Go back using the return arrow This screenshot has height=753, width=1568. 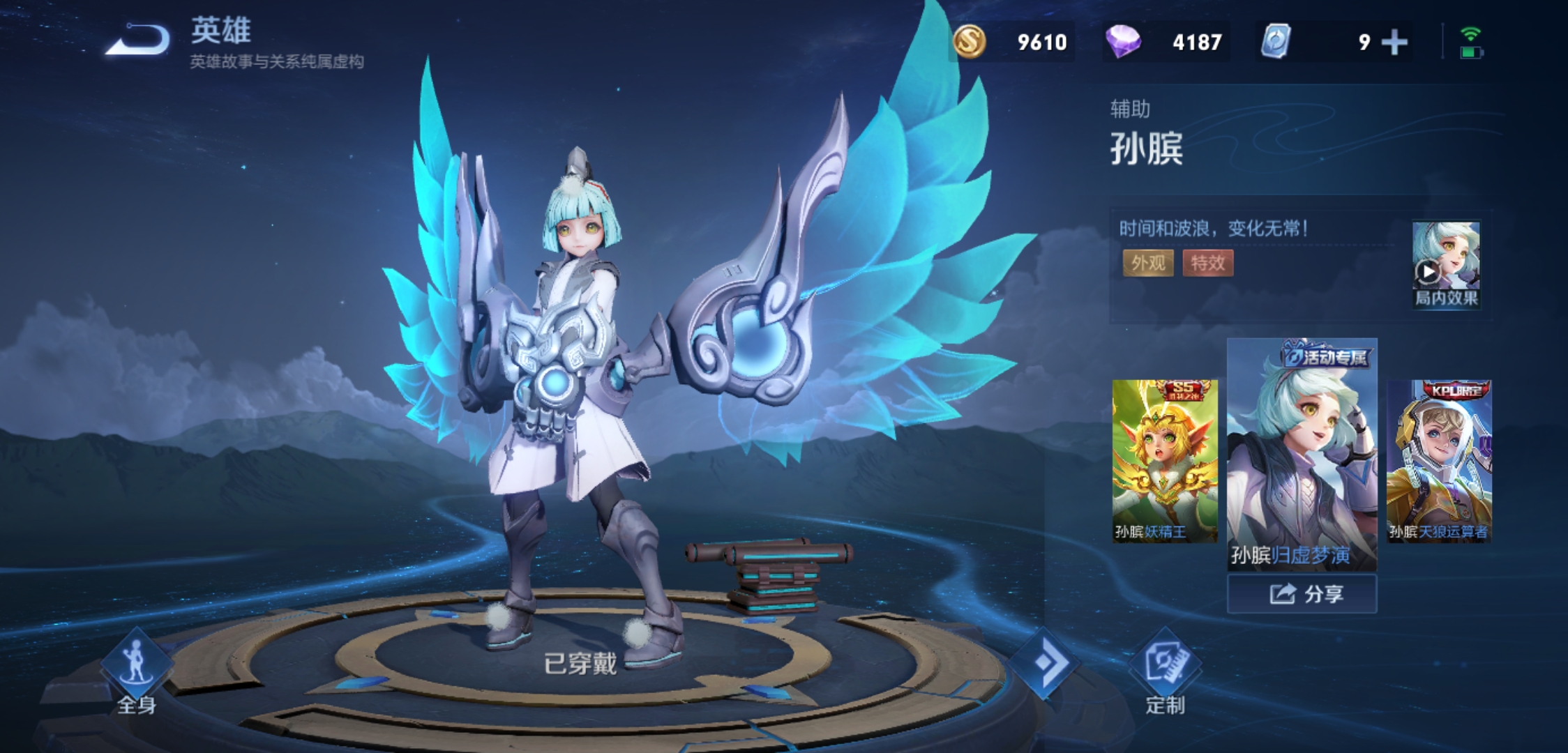(137, 40)
